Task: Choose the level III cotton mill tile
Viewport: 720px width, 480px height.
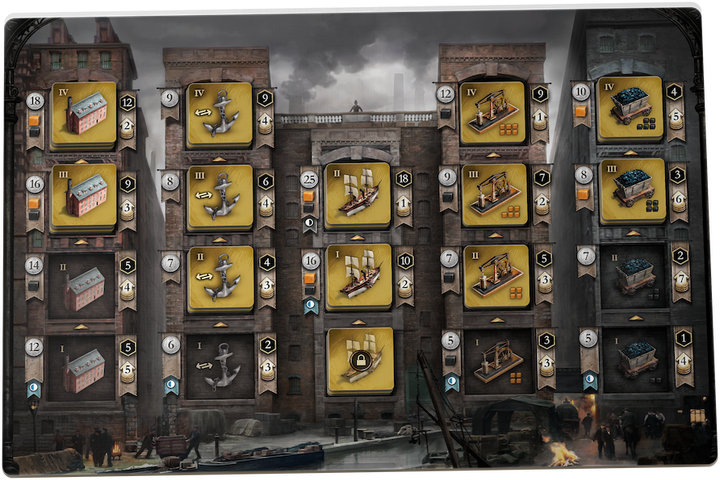Action: [x=84, y=197]
